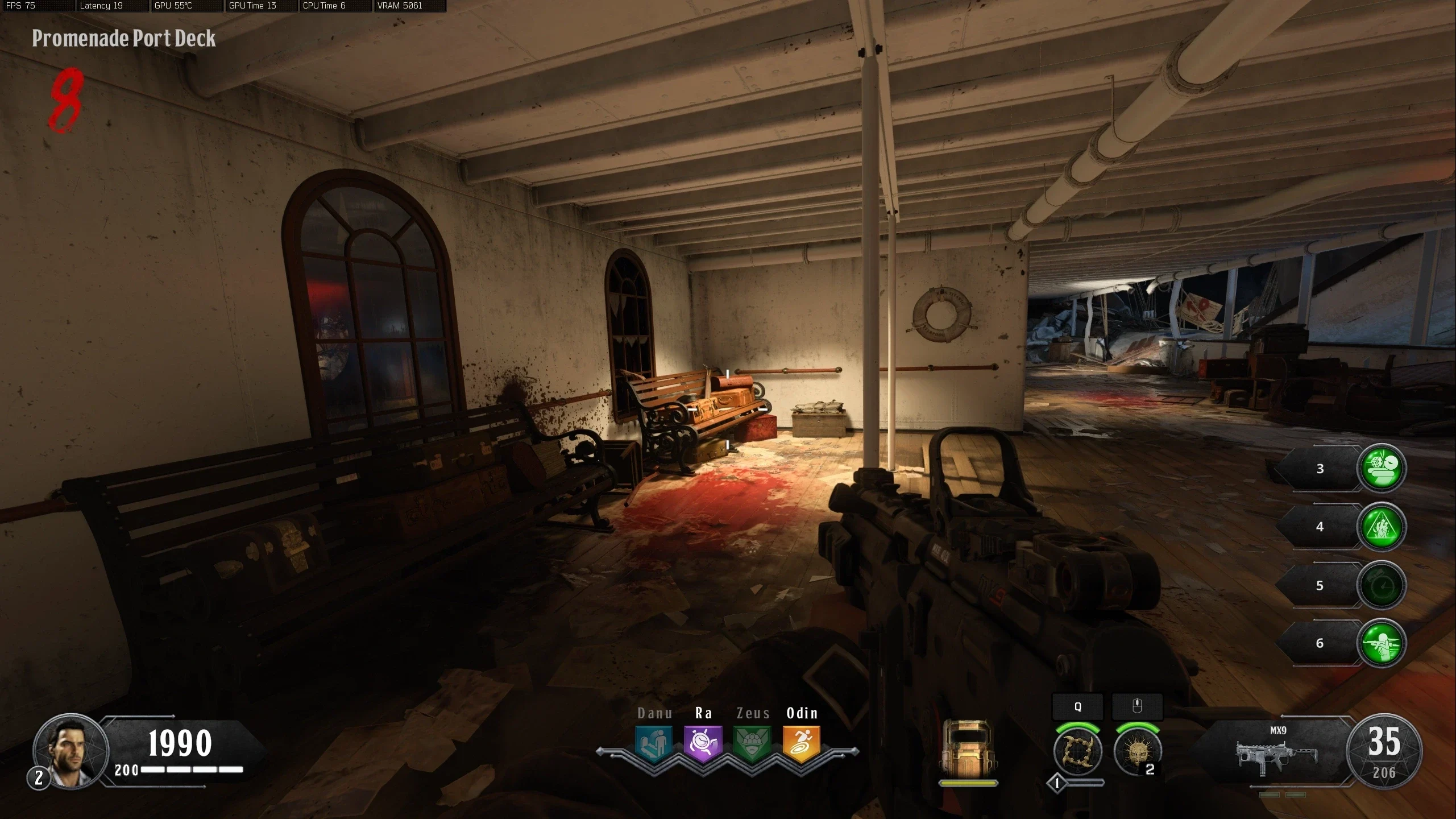Use the spiked skull equipment icon
Viewport: 1456px width, 819px height.
point(1136,752)
